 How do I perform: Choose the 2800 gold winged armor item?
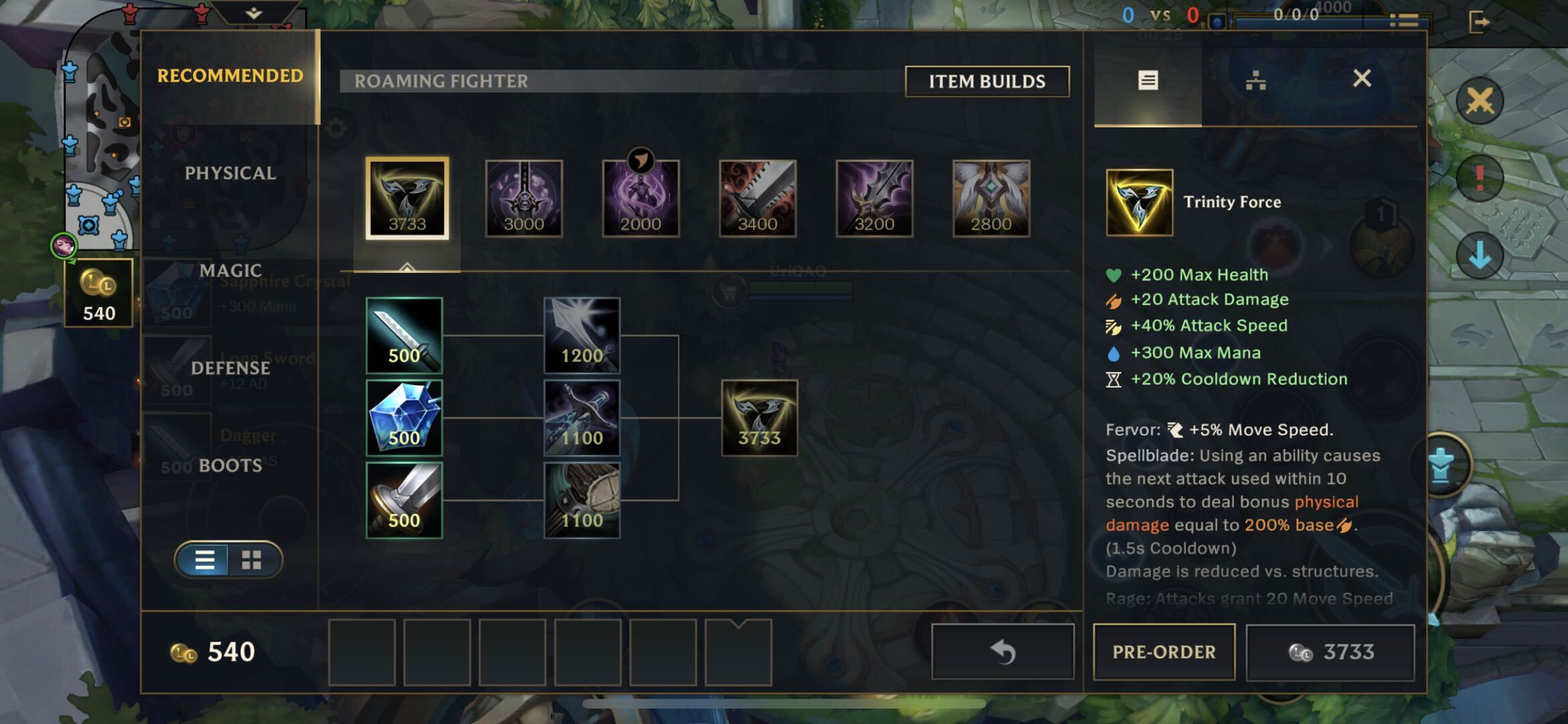click(x=991, y=198)
